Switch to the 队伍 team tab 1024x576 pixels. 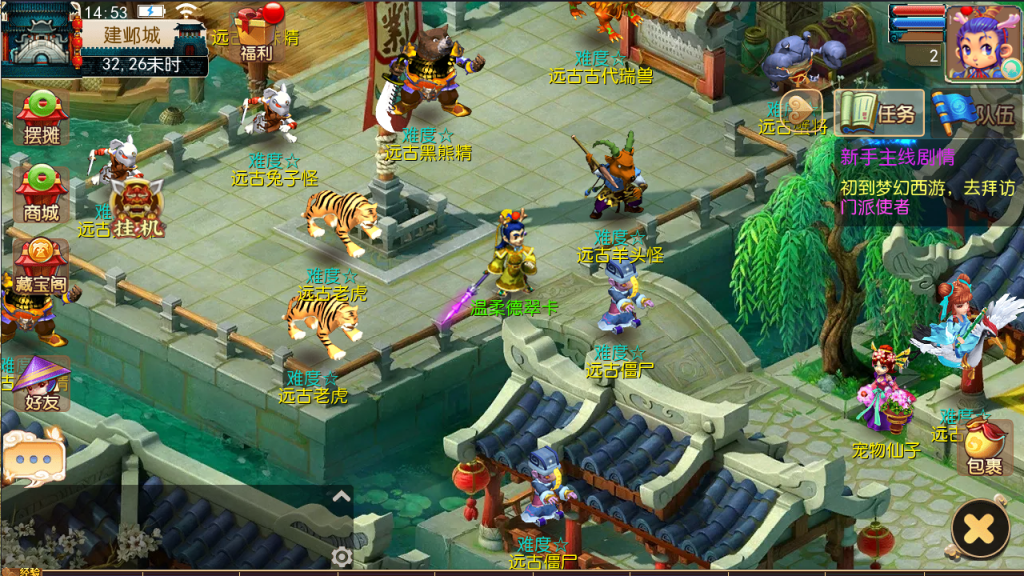point(977,113)
